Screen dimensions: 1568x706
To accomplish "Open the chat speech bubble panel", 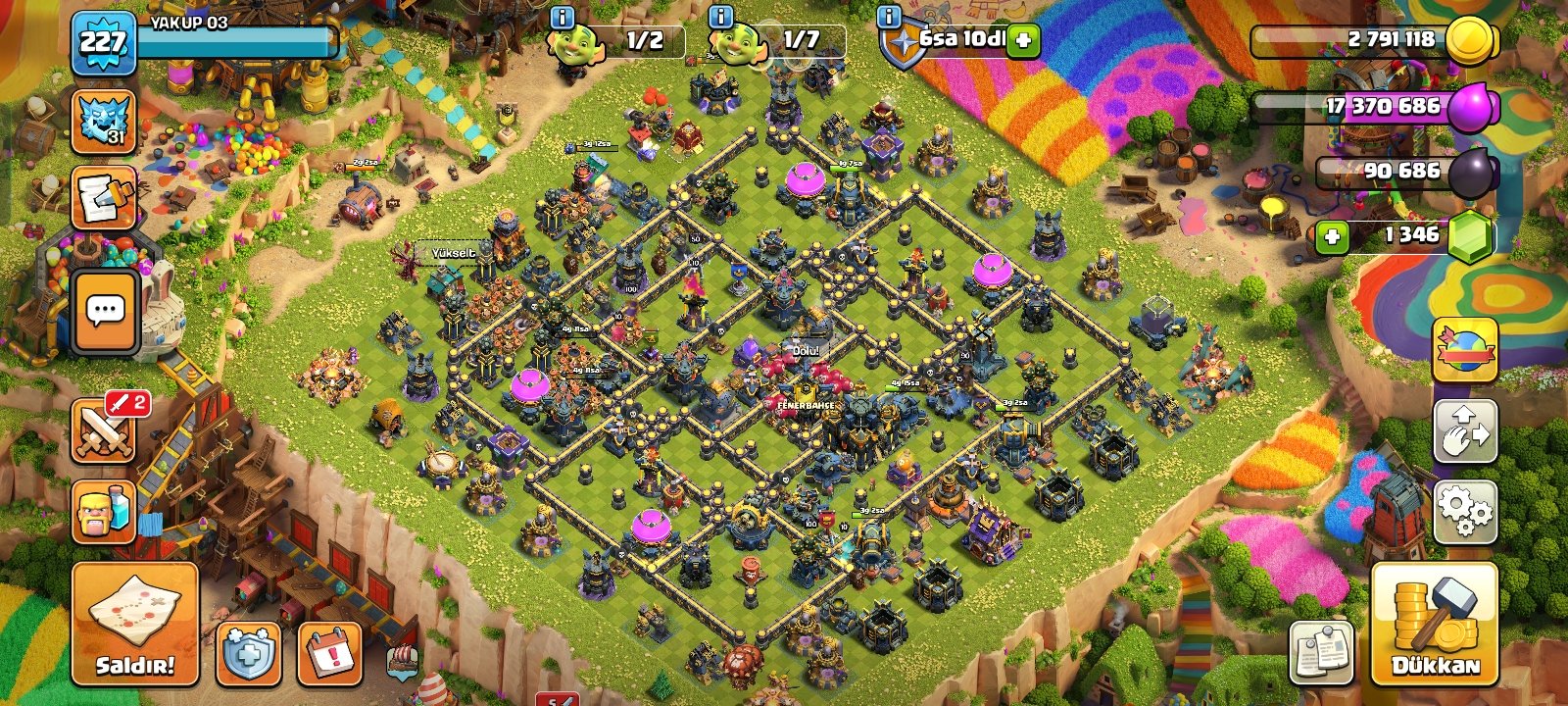I will 104,312.
